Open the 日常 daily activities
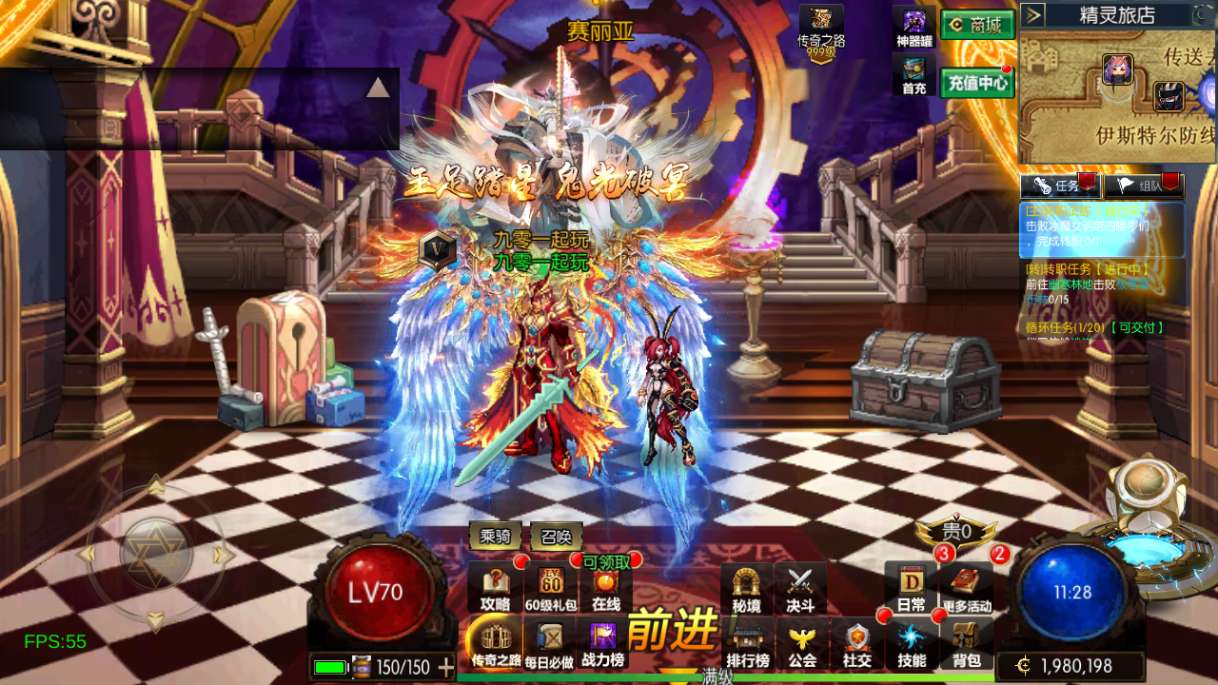Image resolution: width=1218 pixels, height=685 pixels. click(910, 588)
